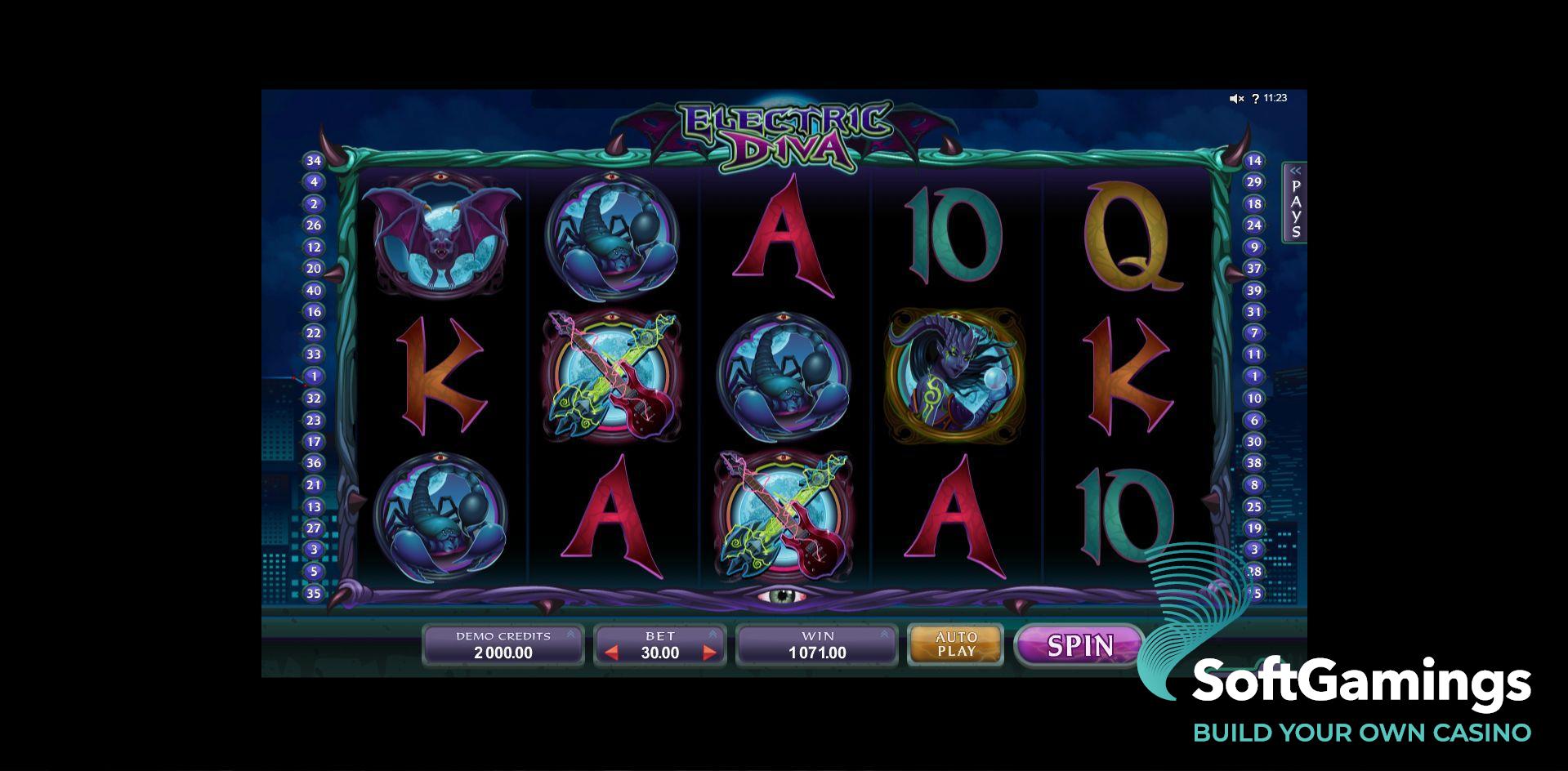This screenshot has height=771, width=1568.
Task: Open the Auto Play options
Action: tap(956, 644)
